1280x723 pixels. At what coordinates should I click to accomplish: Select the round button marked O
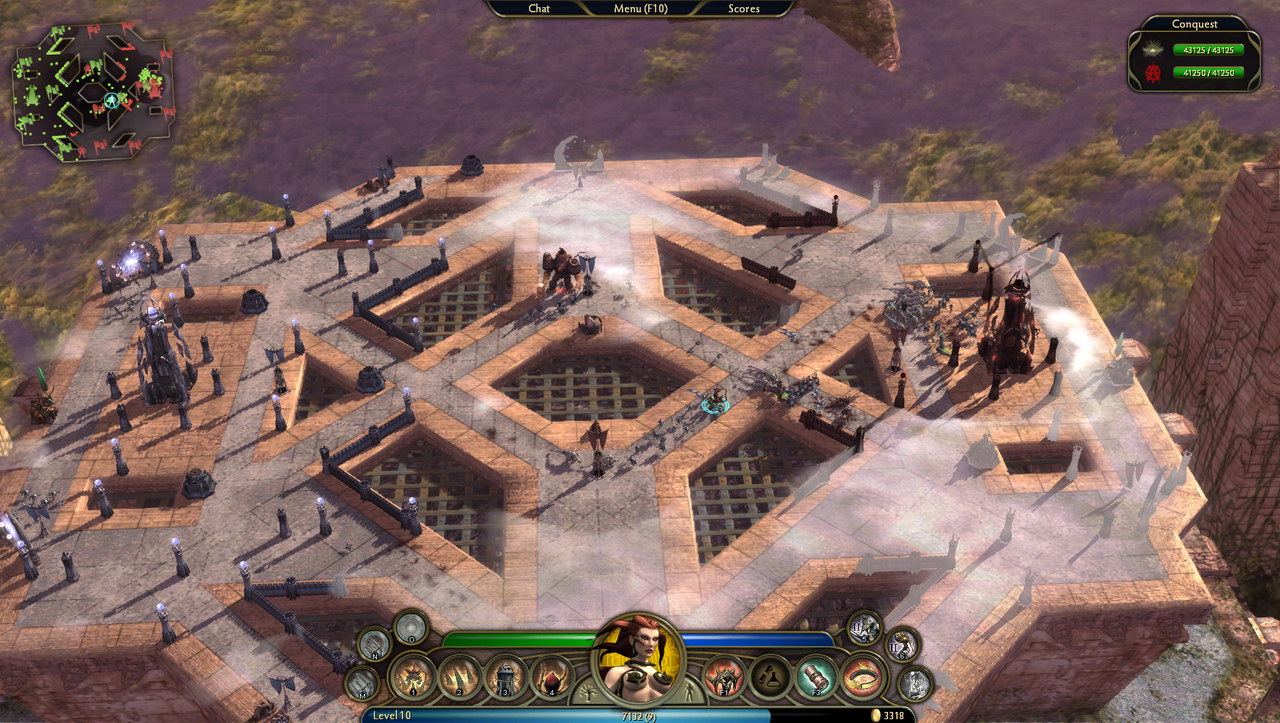[x=410, y=628]
